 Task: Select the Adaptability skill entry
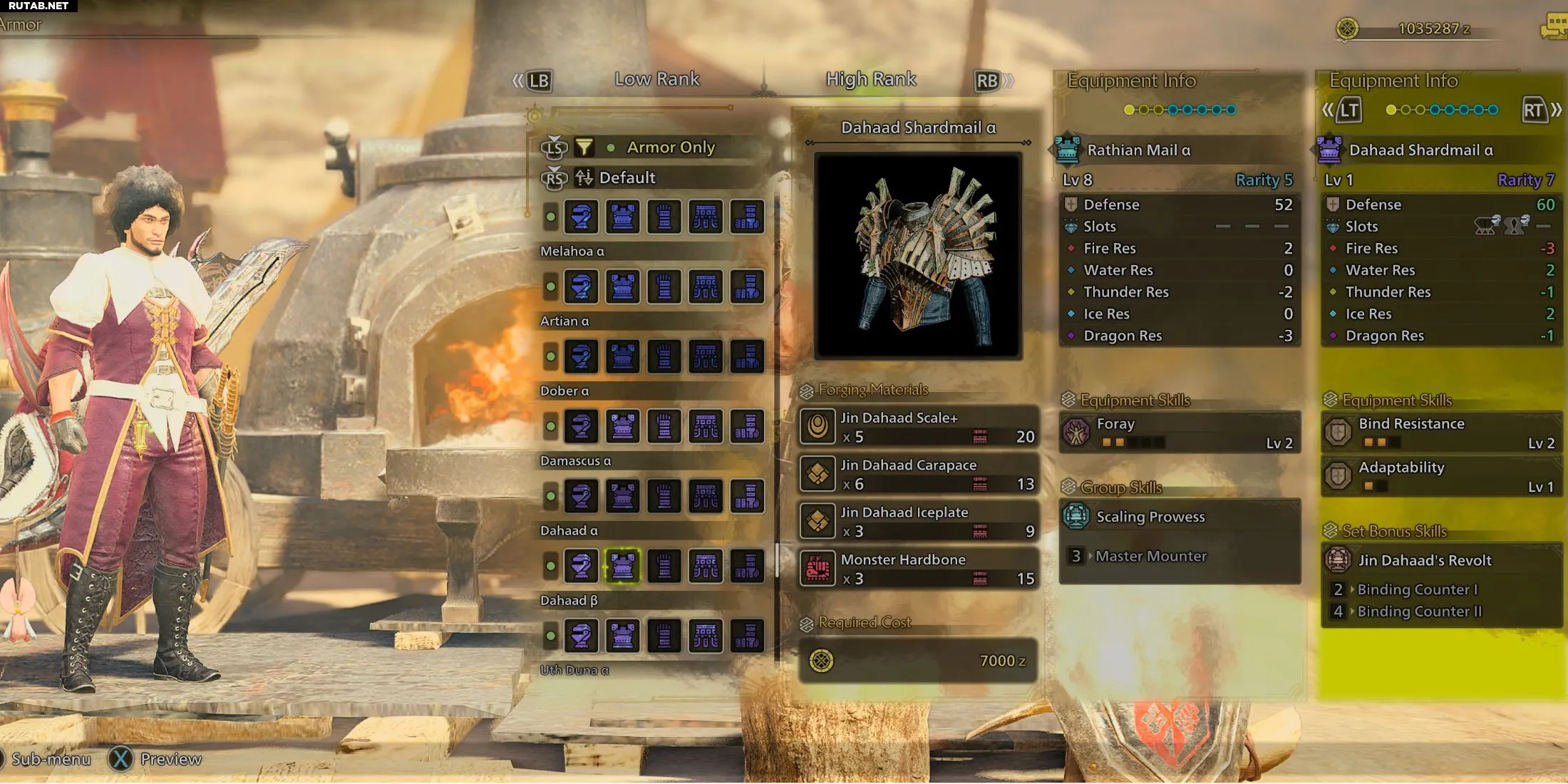1441,476
